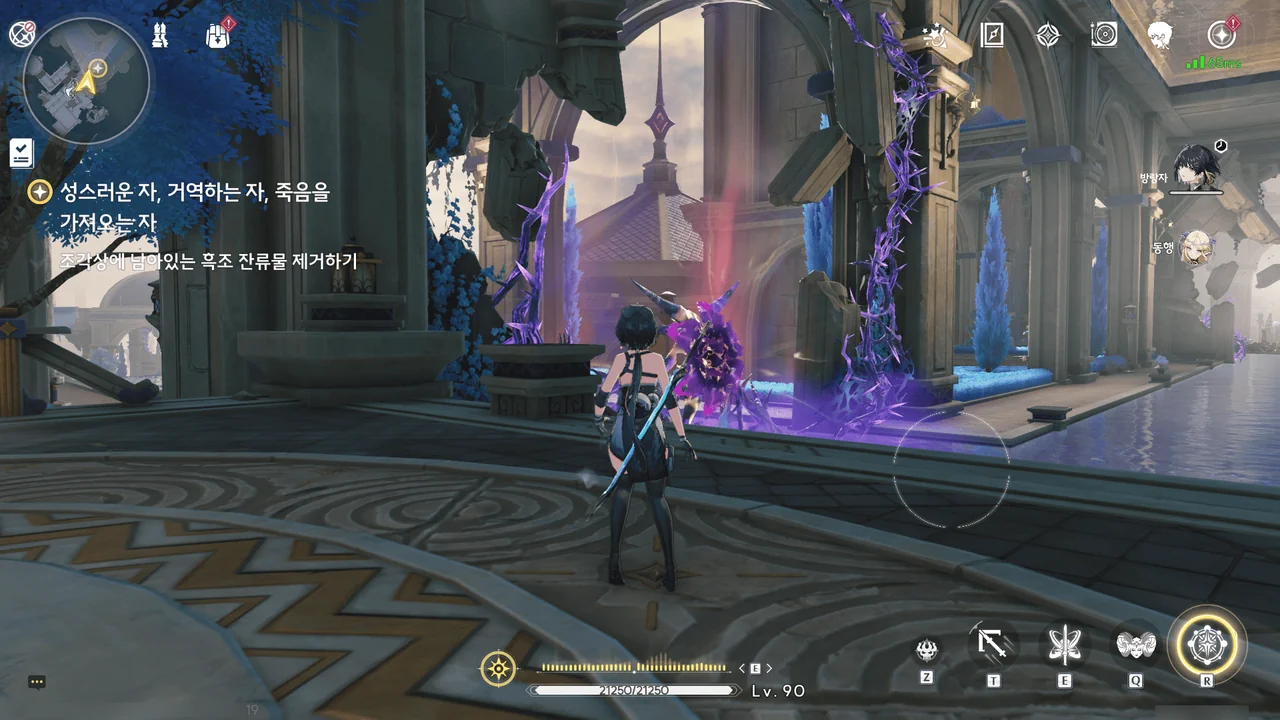
Task: Open the globe icon beside the minimap
Action: [x=22, y=34]
